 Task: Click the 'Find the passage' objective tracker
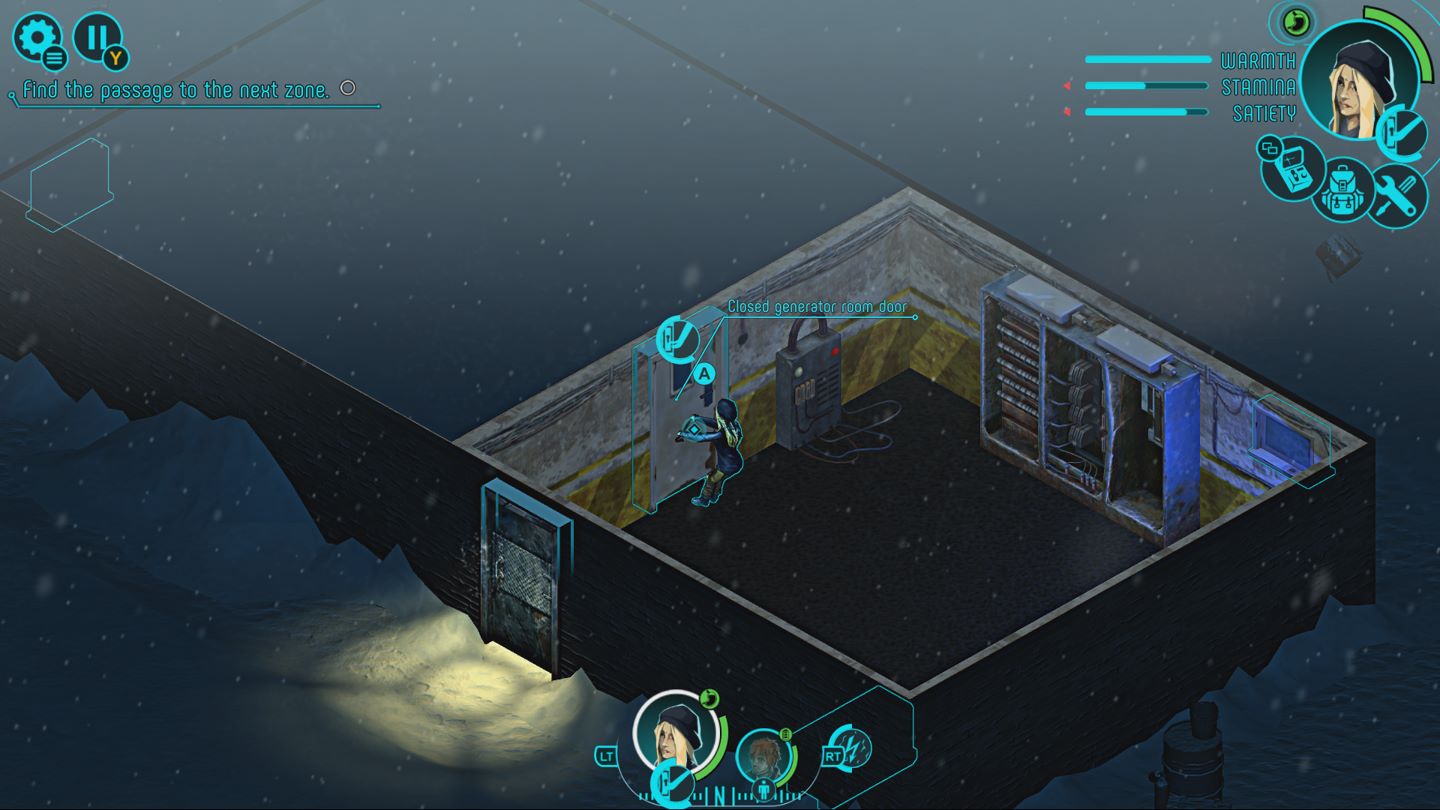(x=176, y=90)
